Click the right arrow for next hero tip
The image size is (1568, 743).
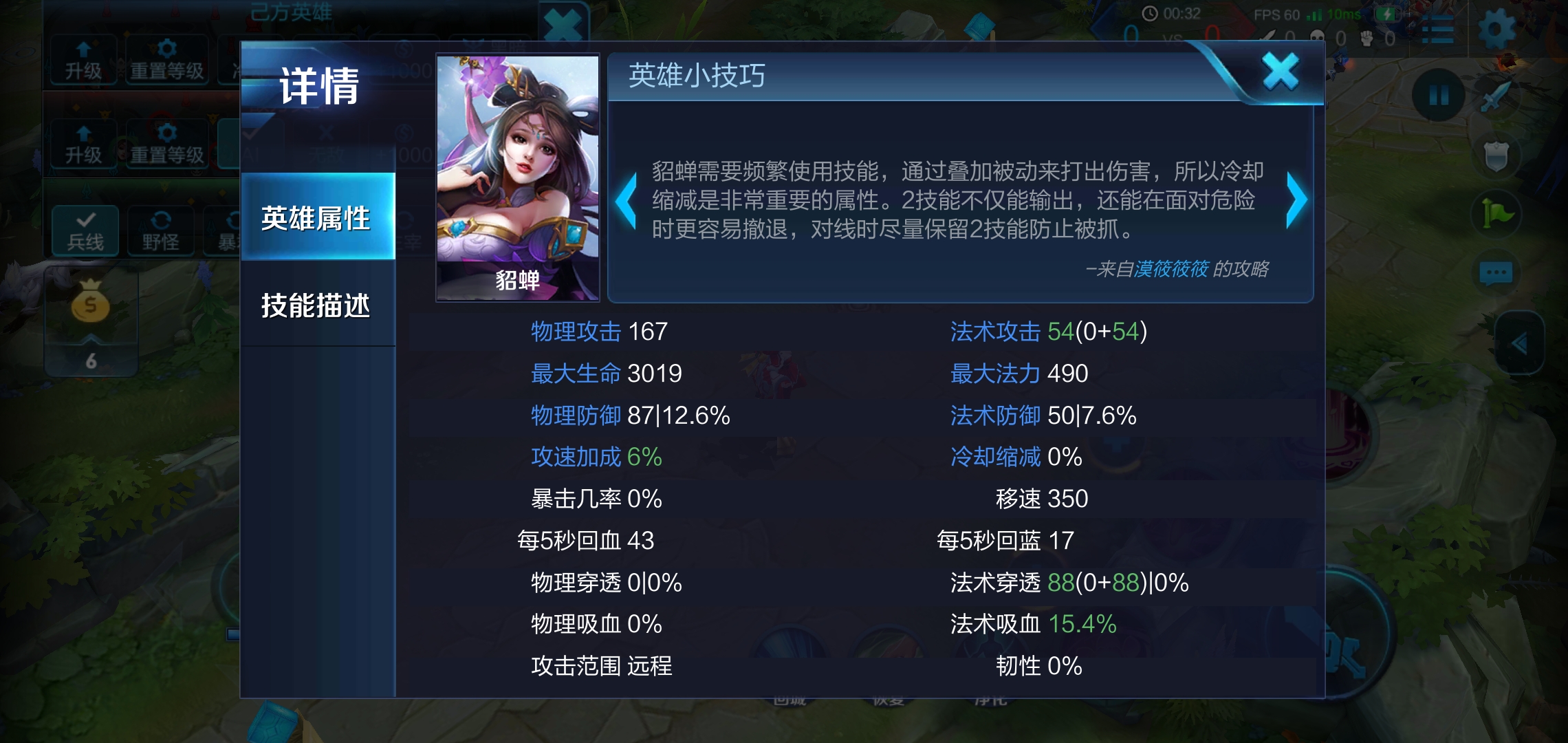[1298, 200]
